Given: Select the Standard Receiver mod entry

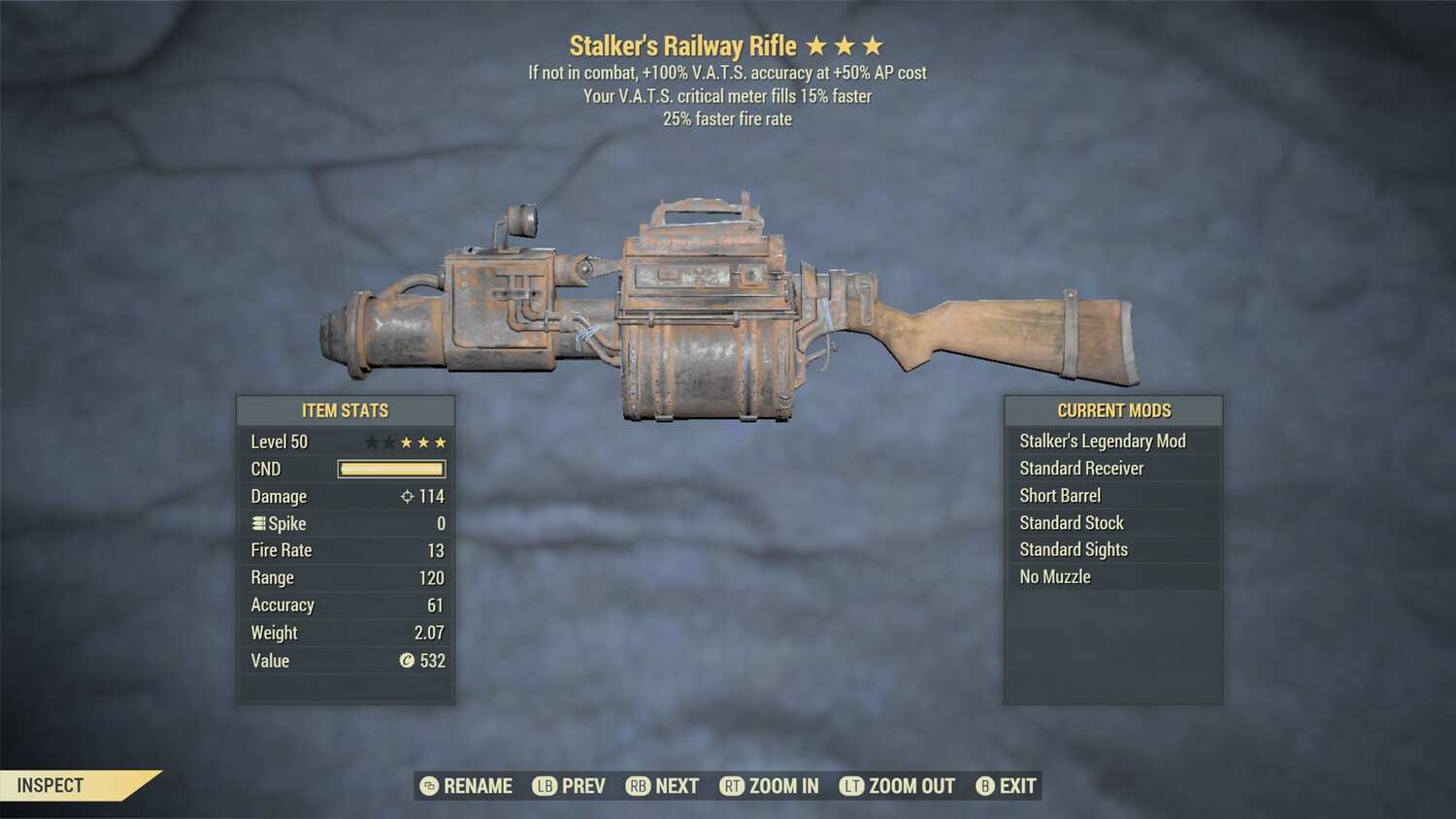Looking at the screenshot, I should [1080, 468].
